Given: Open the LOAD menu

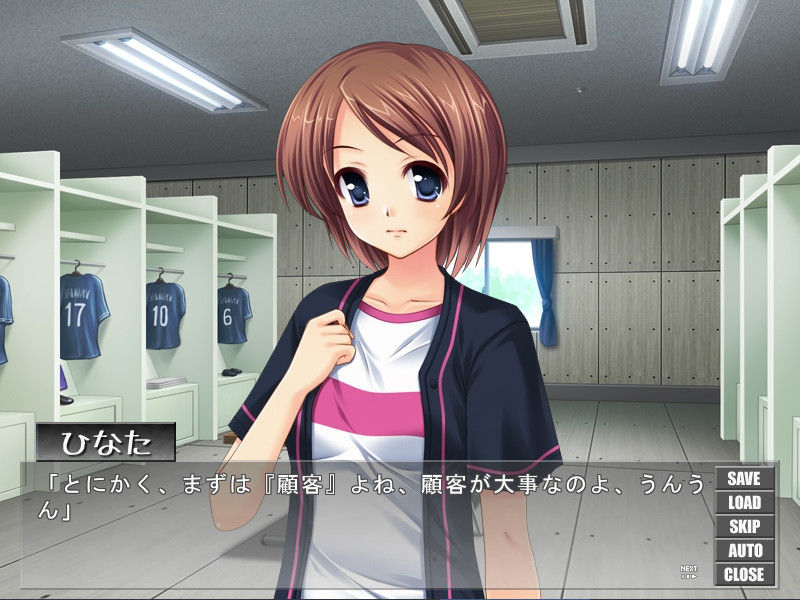Looking at the screenshot, I should click(744, 503).
